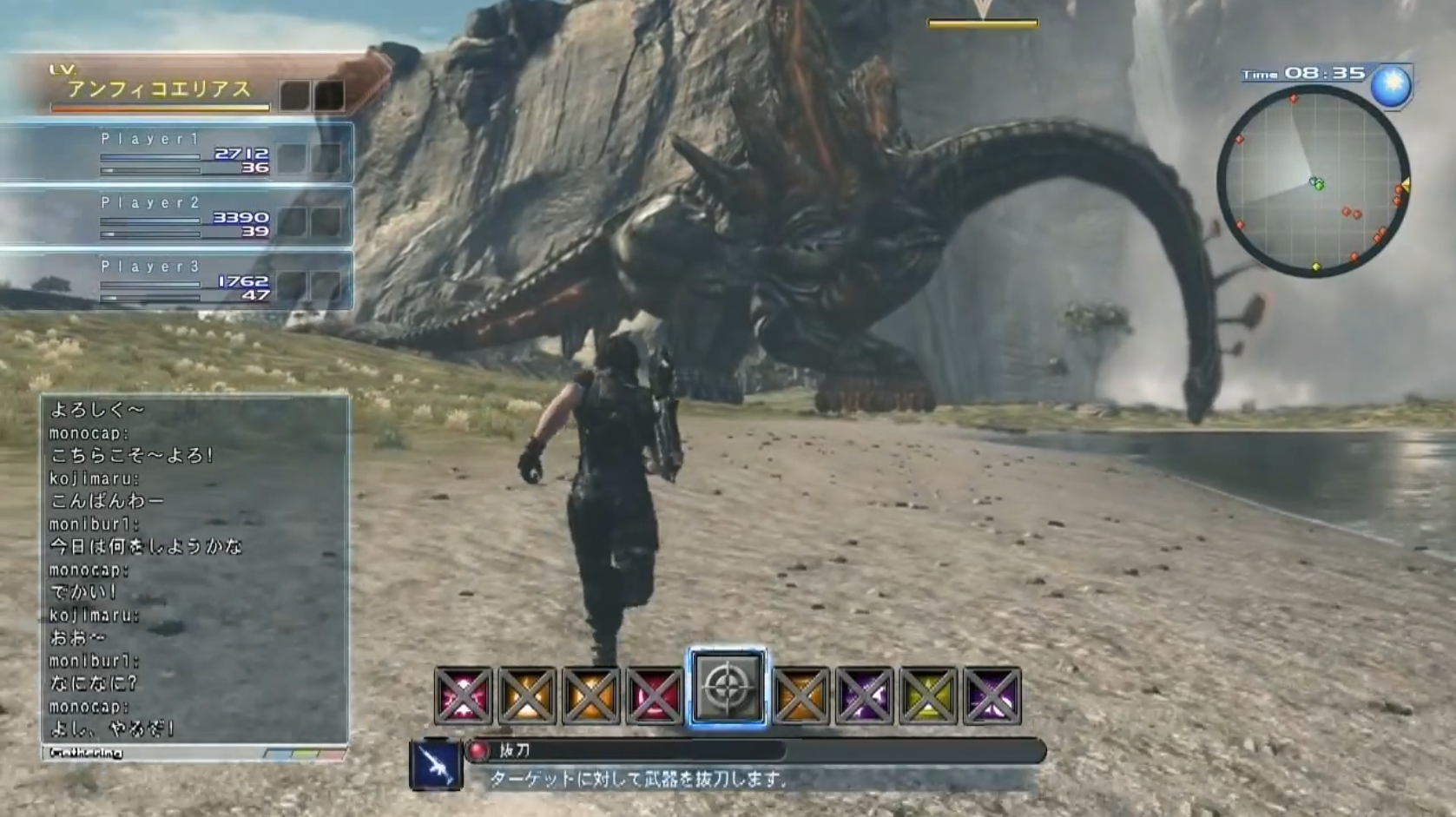Open the circular minimap
Viewport: 1456px width, 817px height.
pyautogui.click(x=1313, y=181)
